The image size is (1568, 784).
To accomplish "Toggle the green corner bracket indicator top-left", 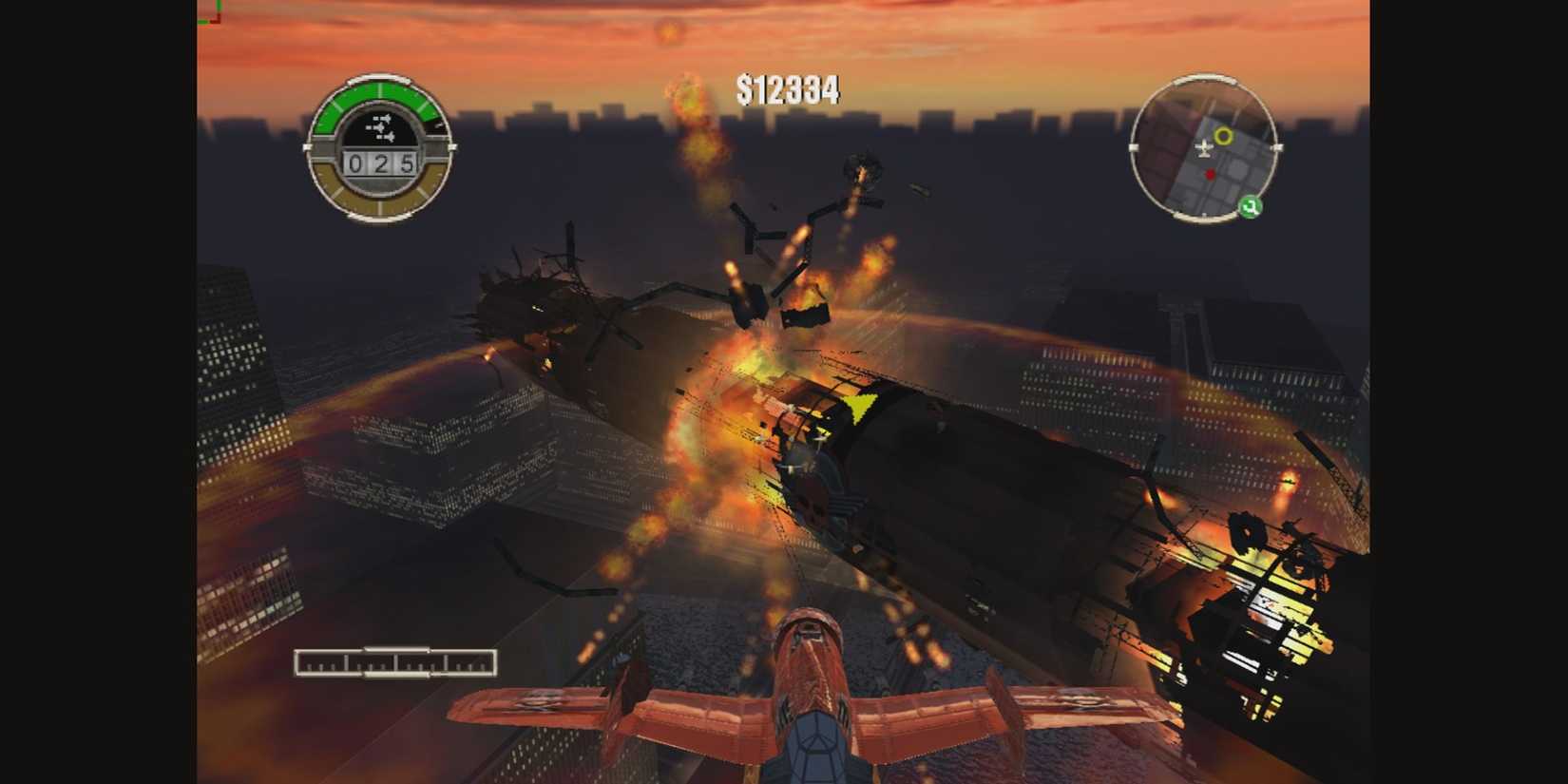I will pos(211,13).
